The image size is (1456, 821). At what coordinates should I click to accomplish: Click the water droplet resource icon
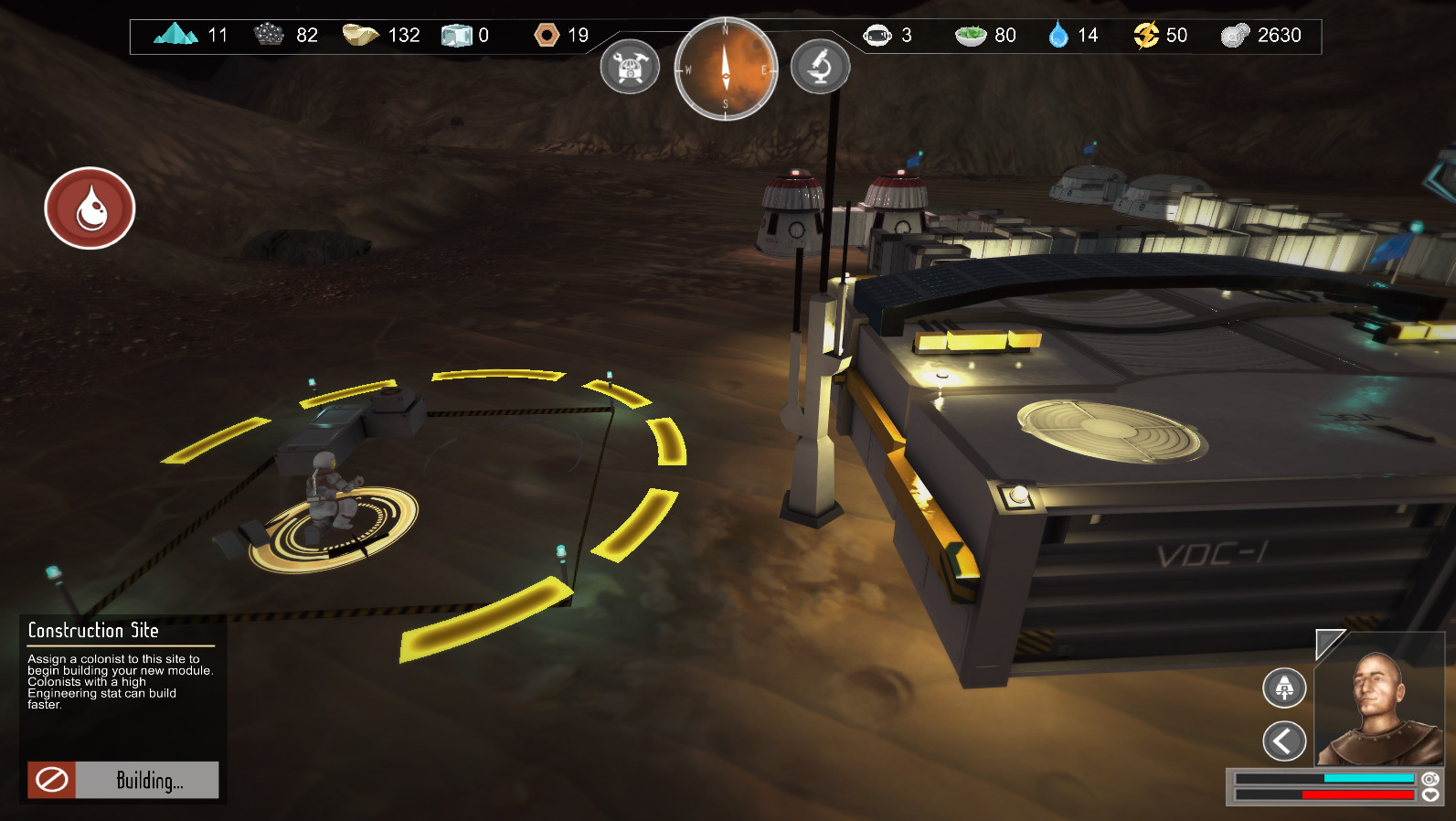pos(1057,35)
